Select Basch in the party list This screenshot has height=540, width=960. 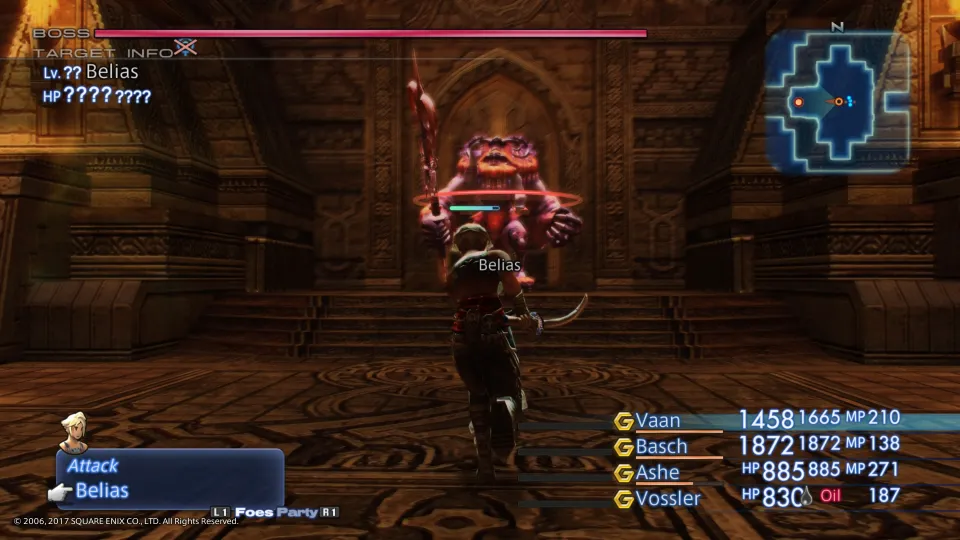pos(661,446)
